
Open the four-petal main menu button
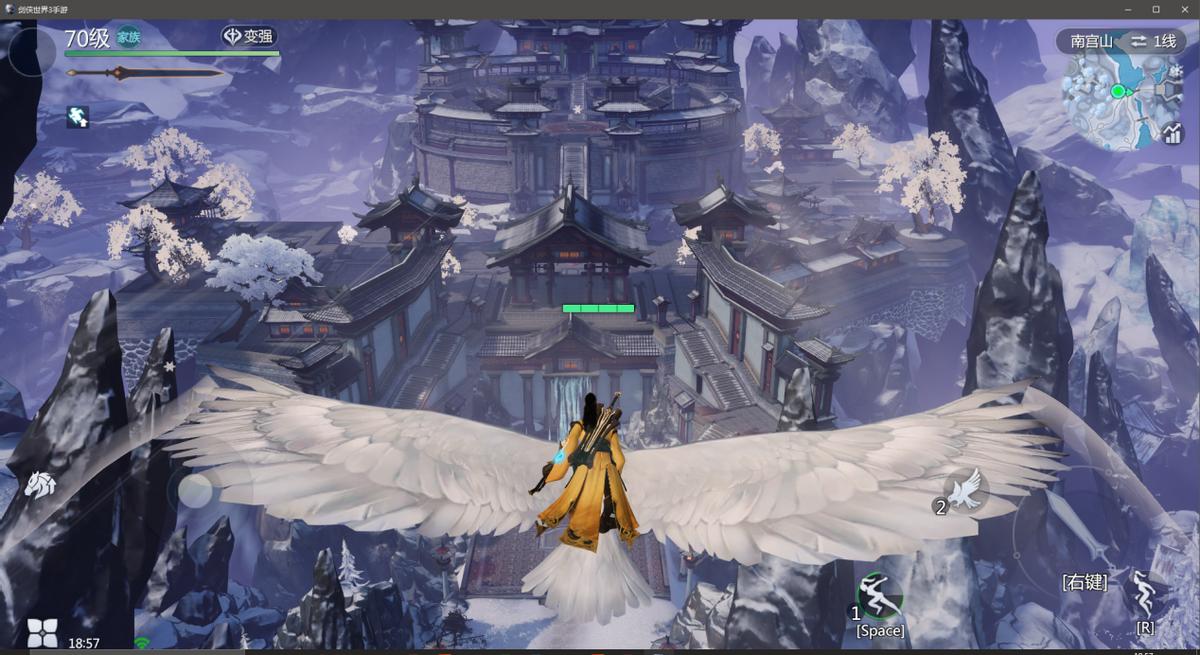coord(42,632)
